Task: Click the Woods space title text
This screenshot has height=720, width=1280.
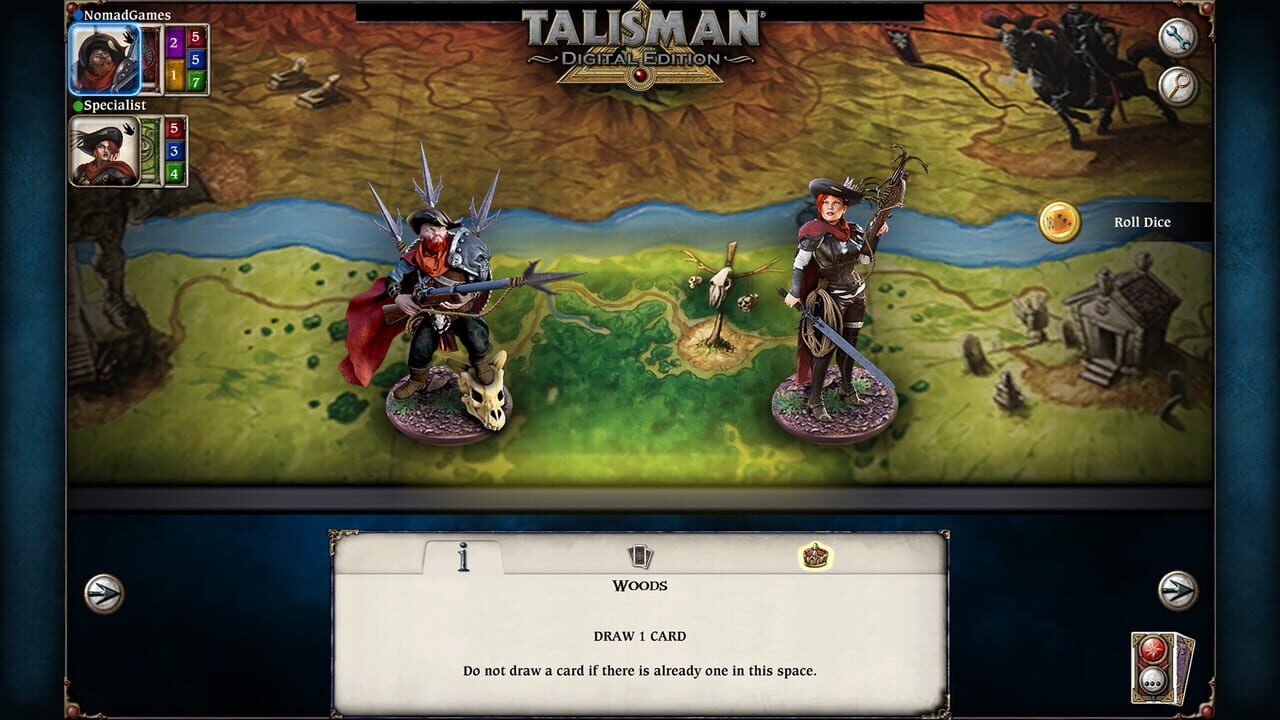Action: click(639, 585)
